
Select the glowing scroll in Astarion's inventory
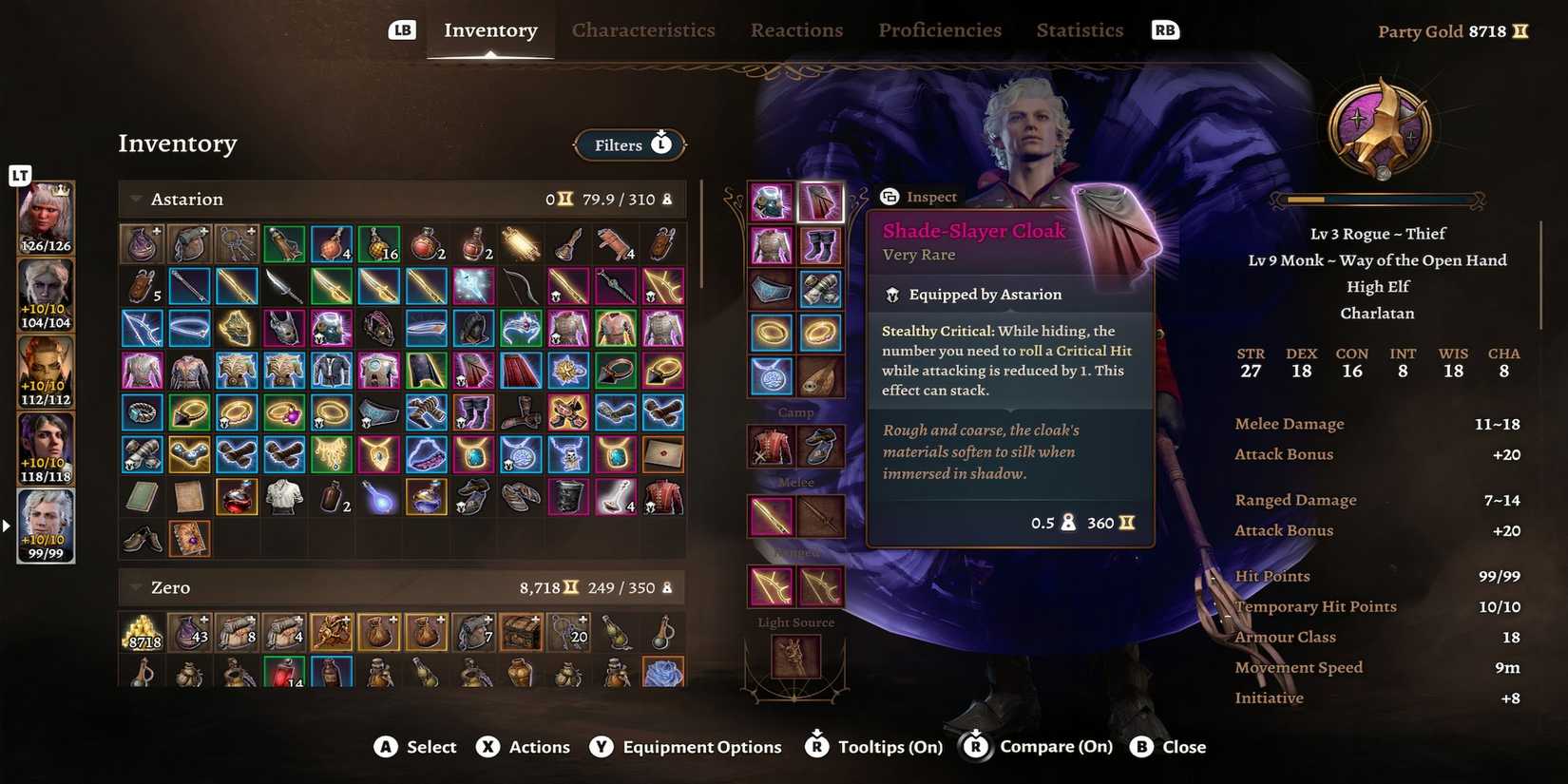click(x=520, y=245)
